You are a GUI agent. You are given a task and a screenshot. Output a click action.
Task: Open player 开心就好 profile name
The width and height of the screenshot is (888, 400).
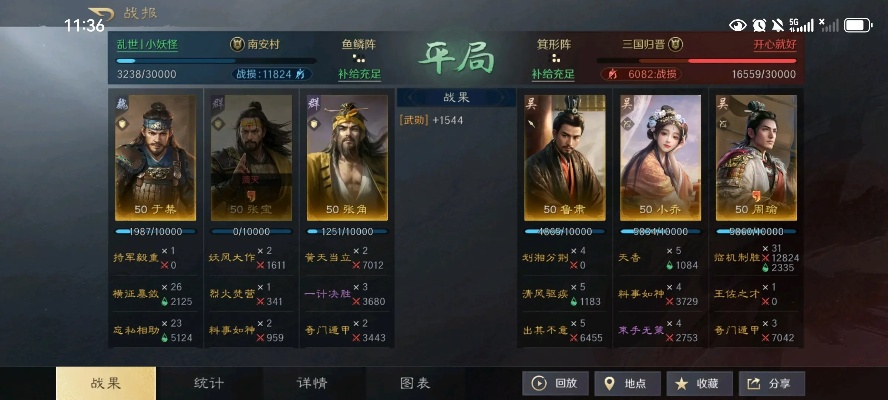[775, 45]
